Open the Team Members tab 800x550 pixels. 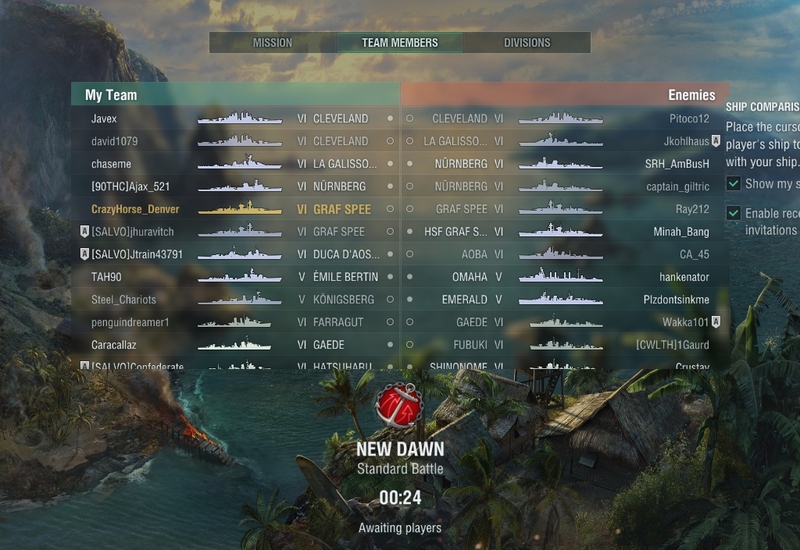click(x=399, y=43)
